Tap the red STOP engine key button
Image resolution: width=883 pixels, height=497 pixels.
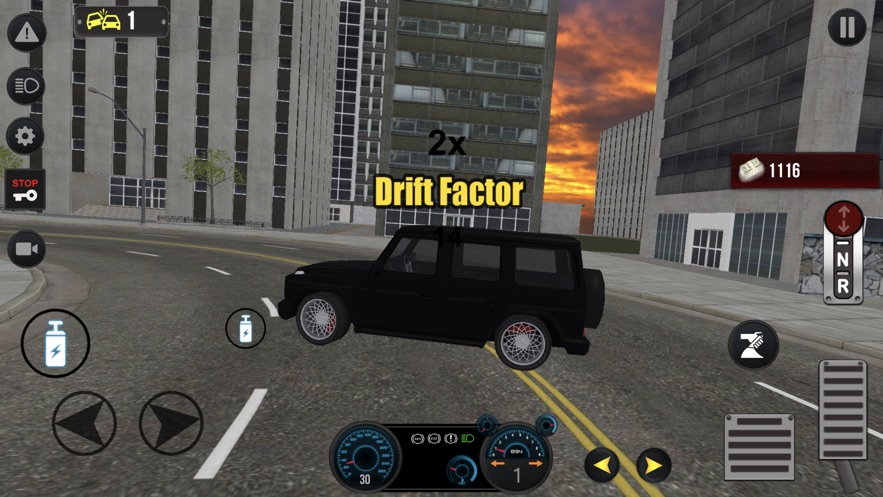(26, 189)
